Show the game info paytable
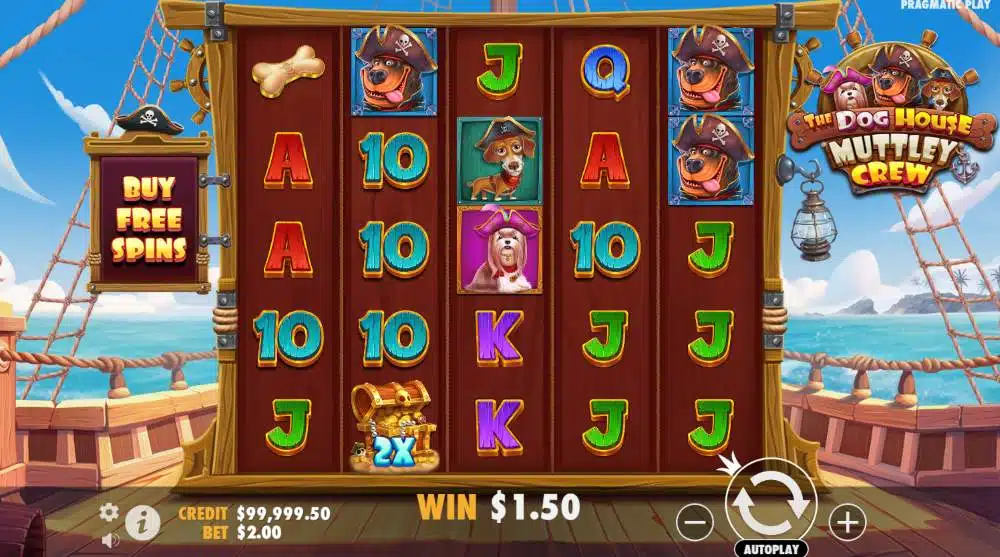This screenshot has width=1000, height=557. pos(142,520)
